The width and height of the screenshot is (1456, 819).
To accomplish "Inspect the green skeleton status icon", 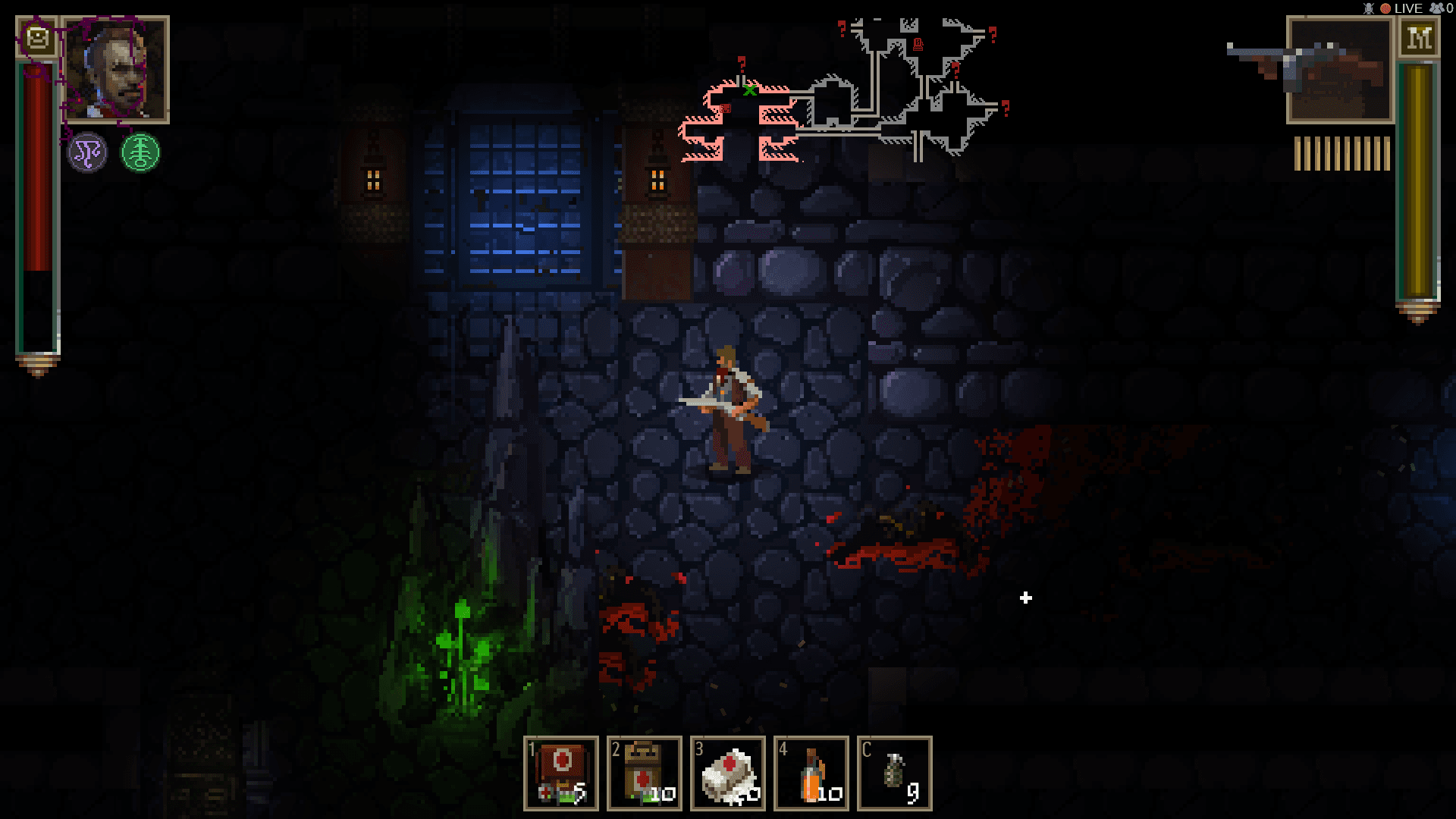I will click(x=140, y=152).
